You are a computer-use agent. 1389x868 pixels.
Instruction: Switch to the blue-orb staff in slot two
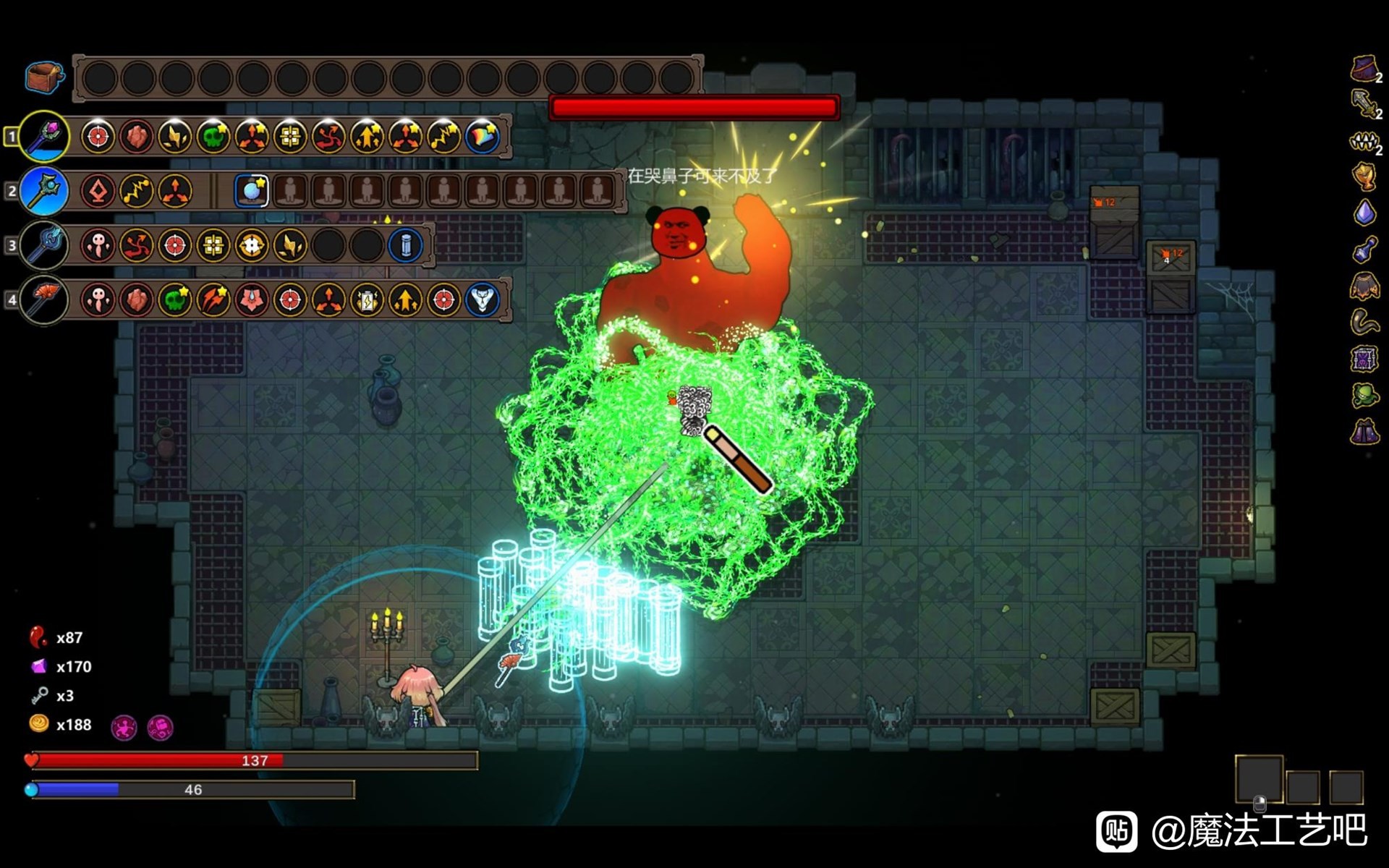point(44,191)
